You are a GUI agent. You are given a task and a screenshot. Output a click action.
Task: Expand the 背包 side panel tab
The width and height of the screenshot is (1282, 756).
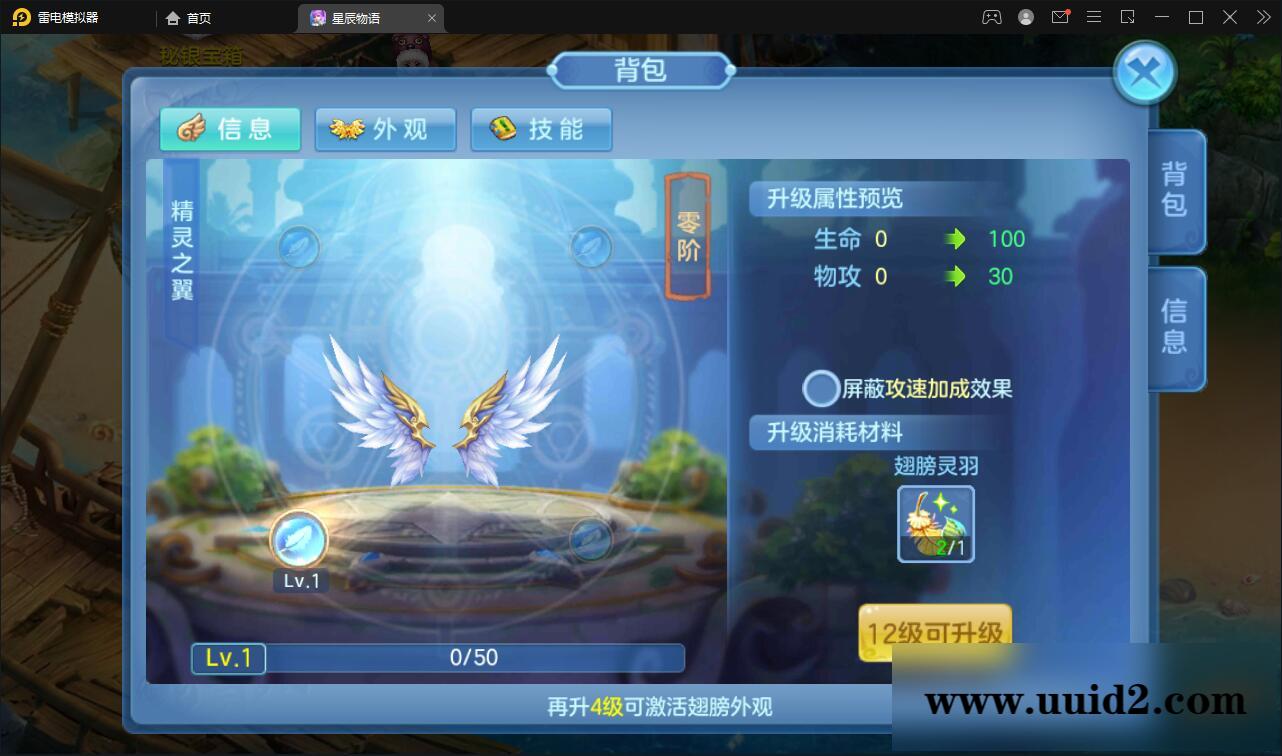(1172, 190)
